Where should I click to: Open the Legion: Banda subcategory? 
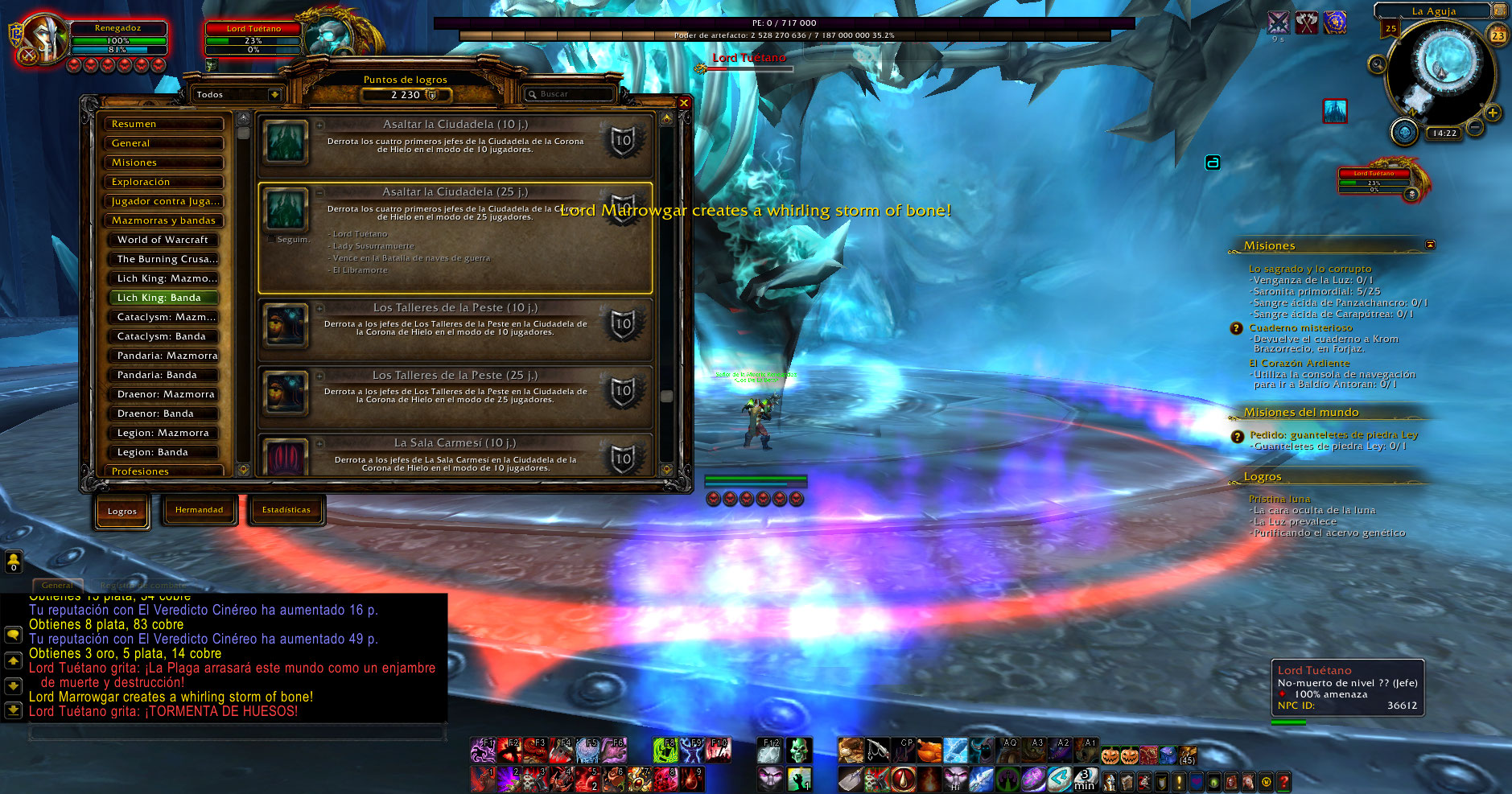pos(163,452)
